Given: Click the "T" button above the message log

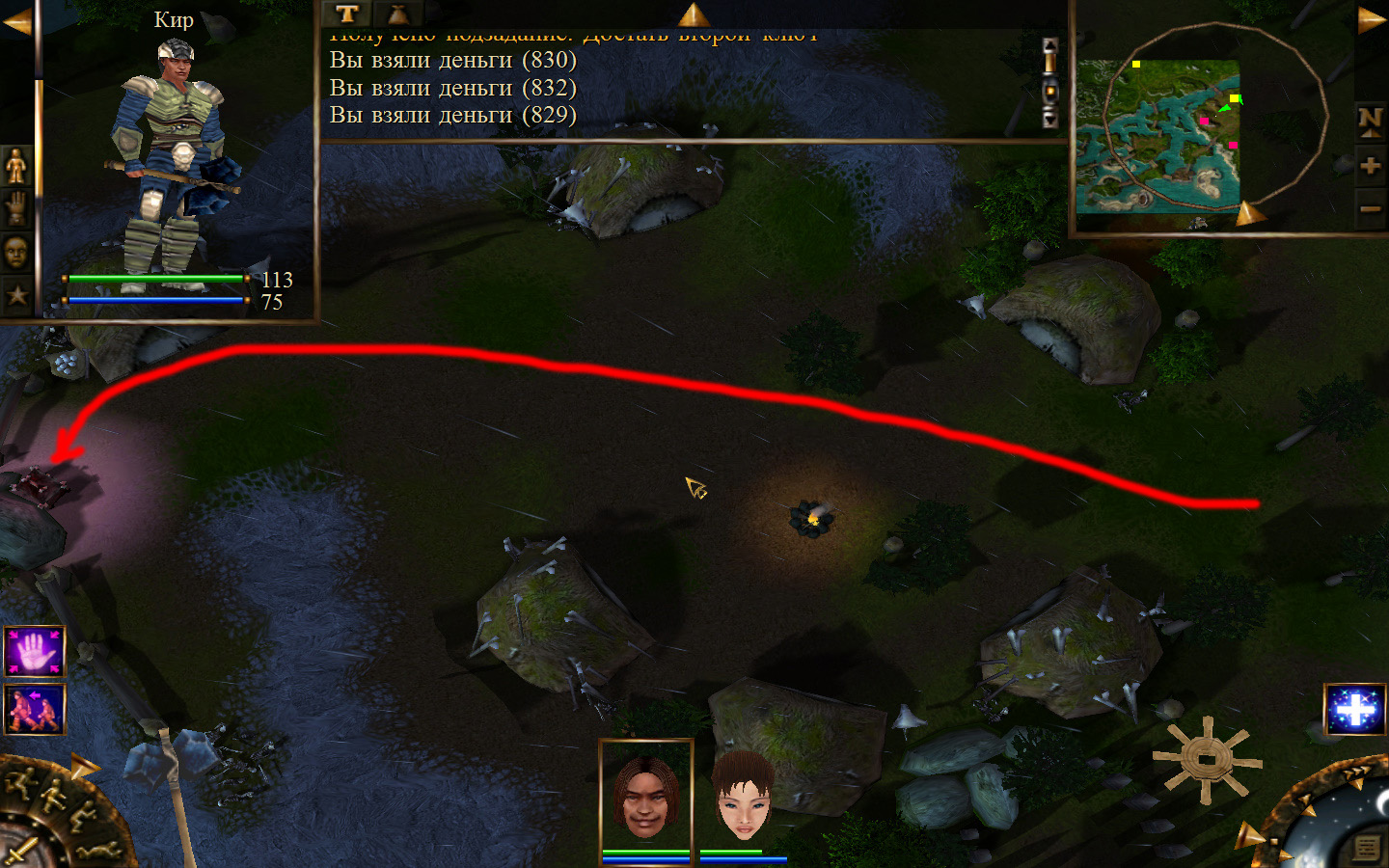Looking at the screenshot, I should pos(347,14).
